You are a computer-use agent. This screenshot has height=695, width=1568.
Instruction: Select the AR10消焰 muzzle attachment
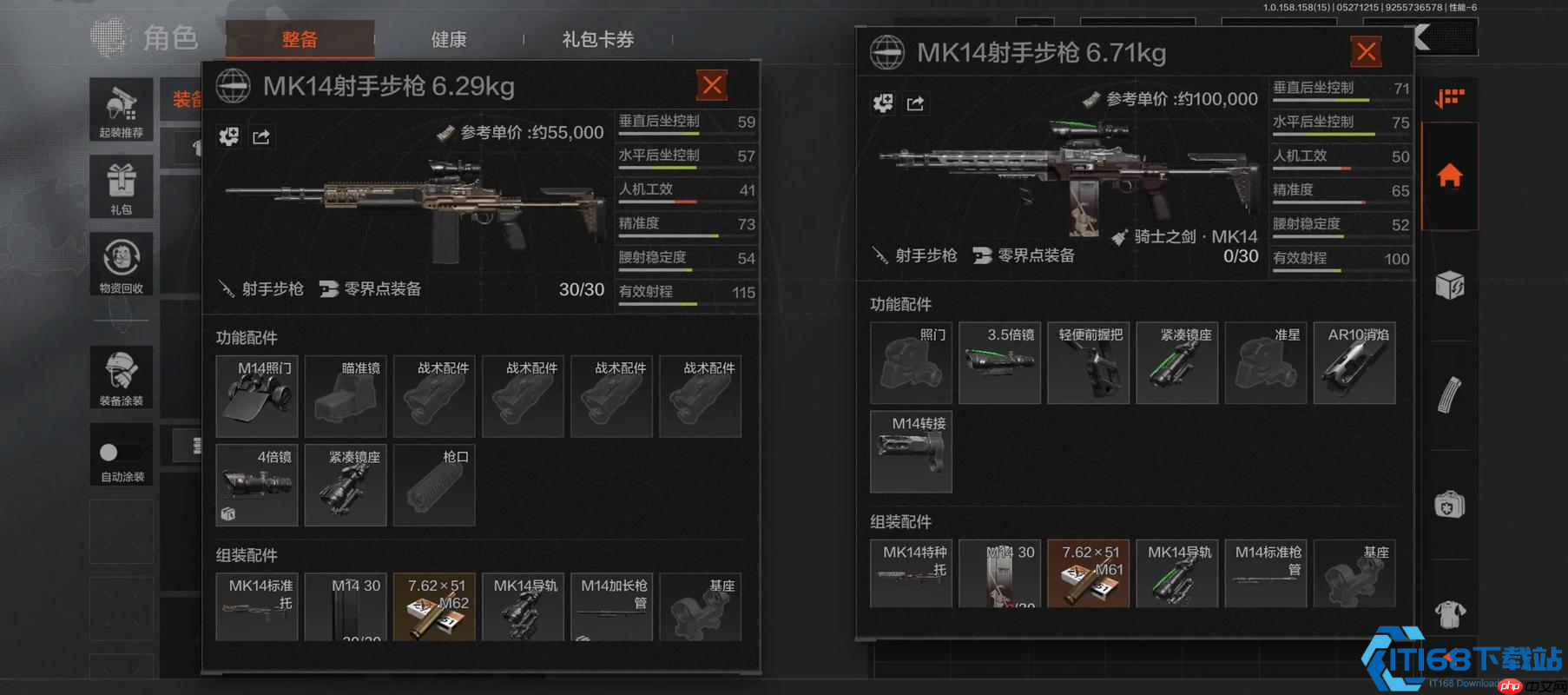point(1354,362)
